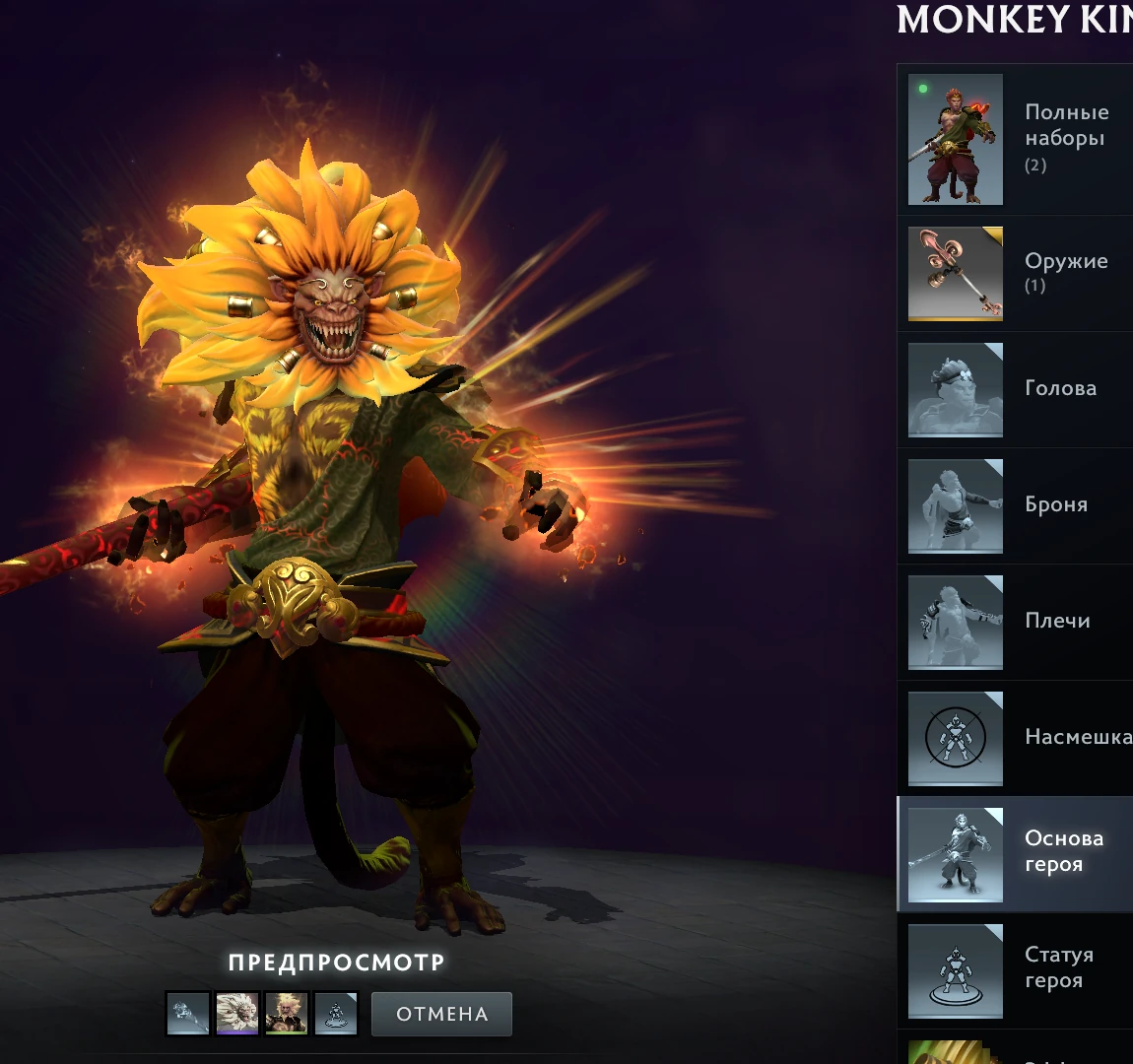
Task: Select the sunflower head preview thumbnail
Action: pyautogui.click(x=237, y=1014)
